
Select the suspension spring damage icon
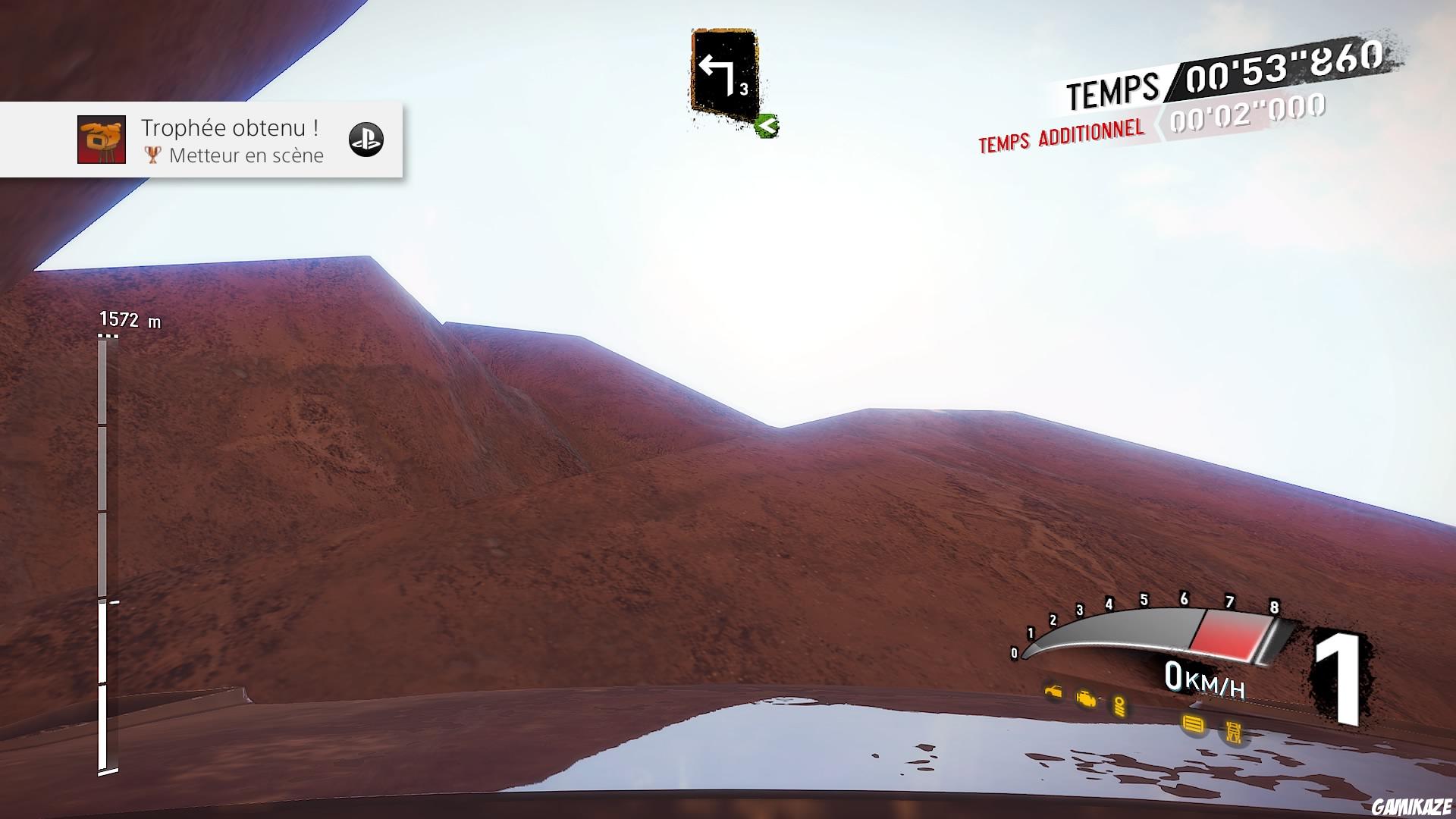1119,706
